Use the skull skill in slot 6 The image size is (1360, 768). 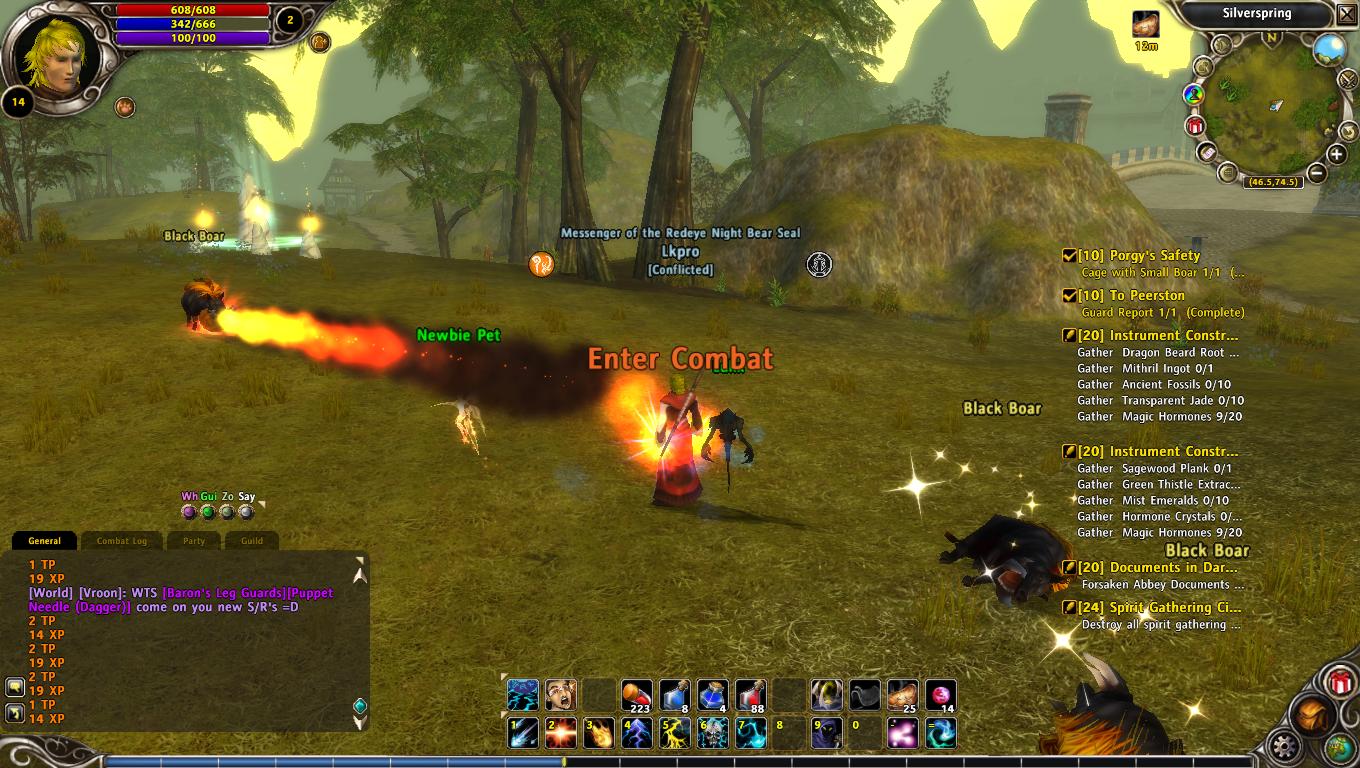713,733
